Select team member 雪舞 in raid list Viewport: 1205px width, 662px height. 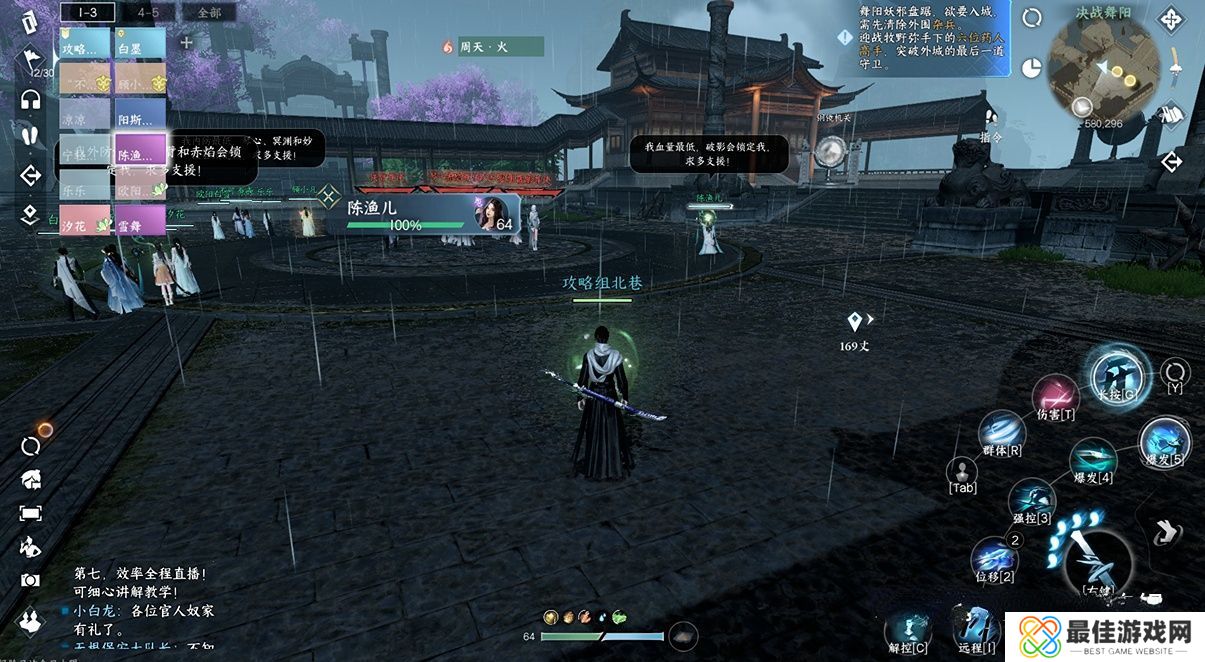coord(139,220)
